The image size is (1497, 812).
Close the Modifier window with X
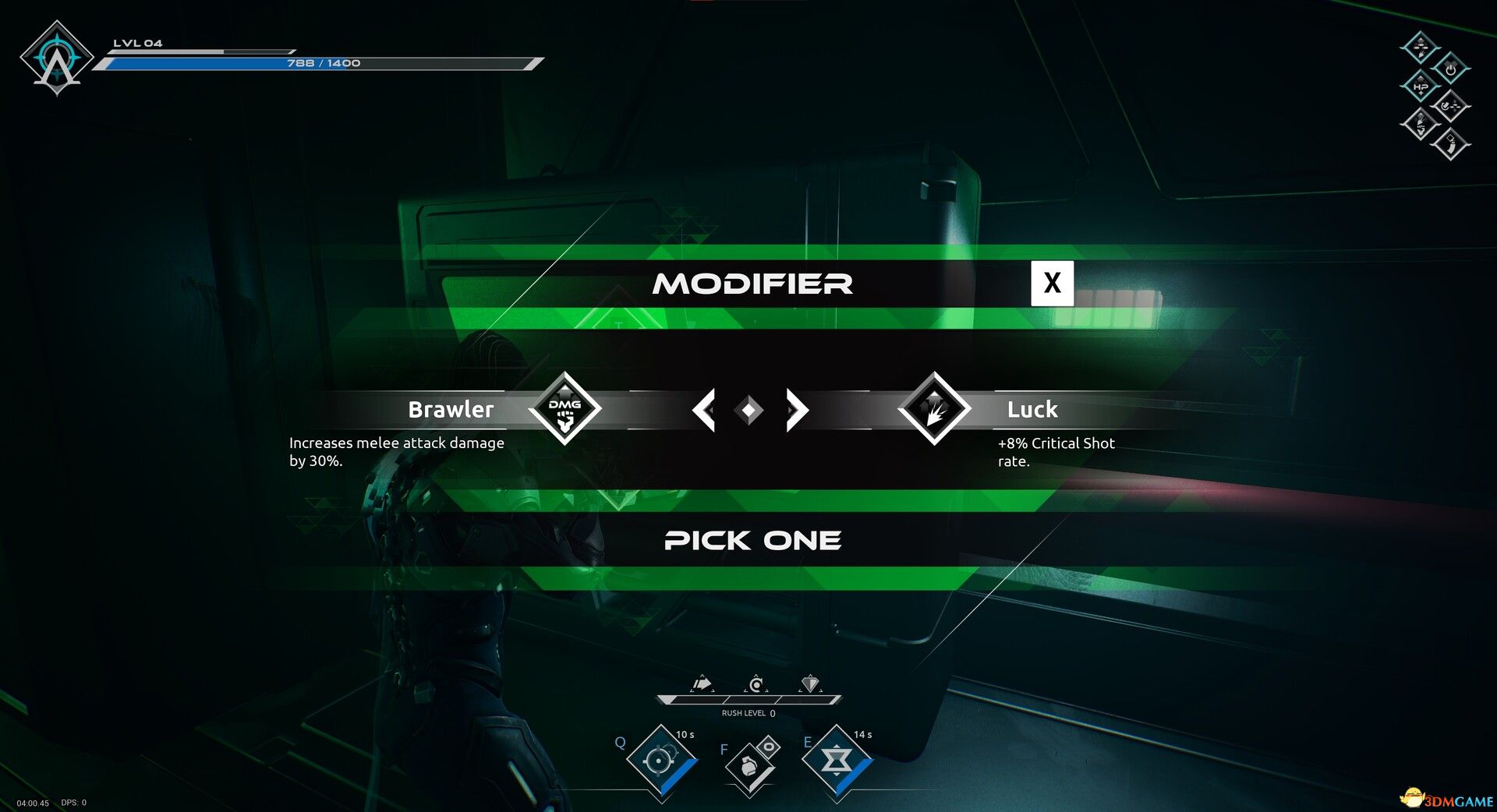point(1052,283)
